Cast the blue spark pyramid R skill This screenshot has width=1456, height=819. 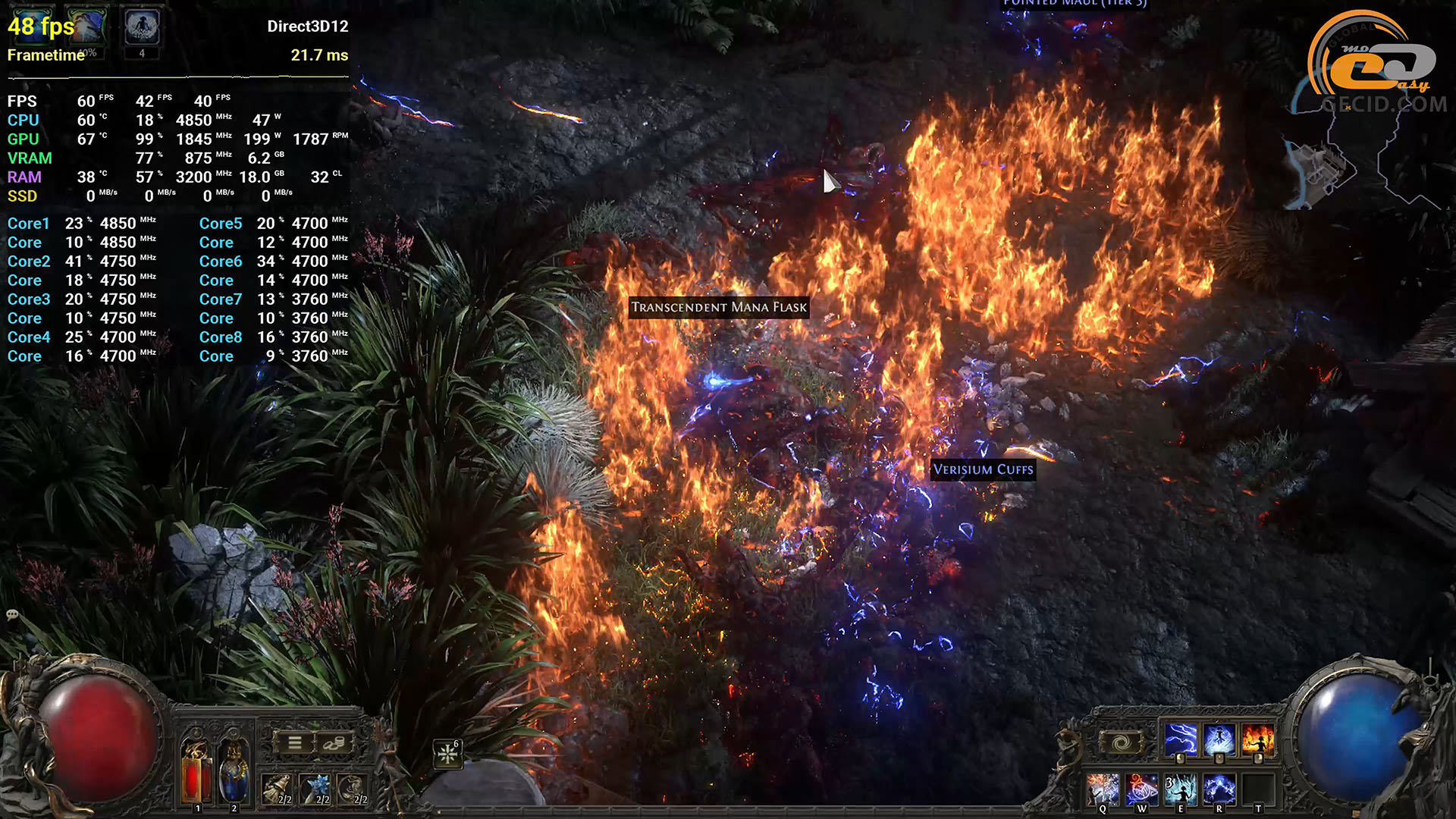point(1219,789)
